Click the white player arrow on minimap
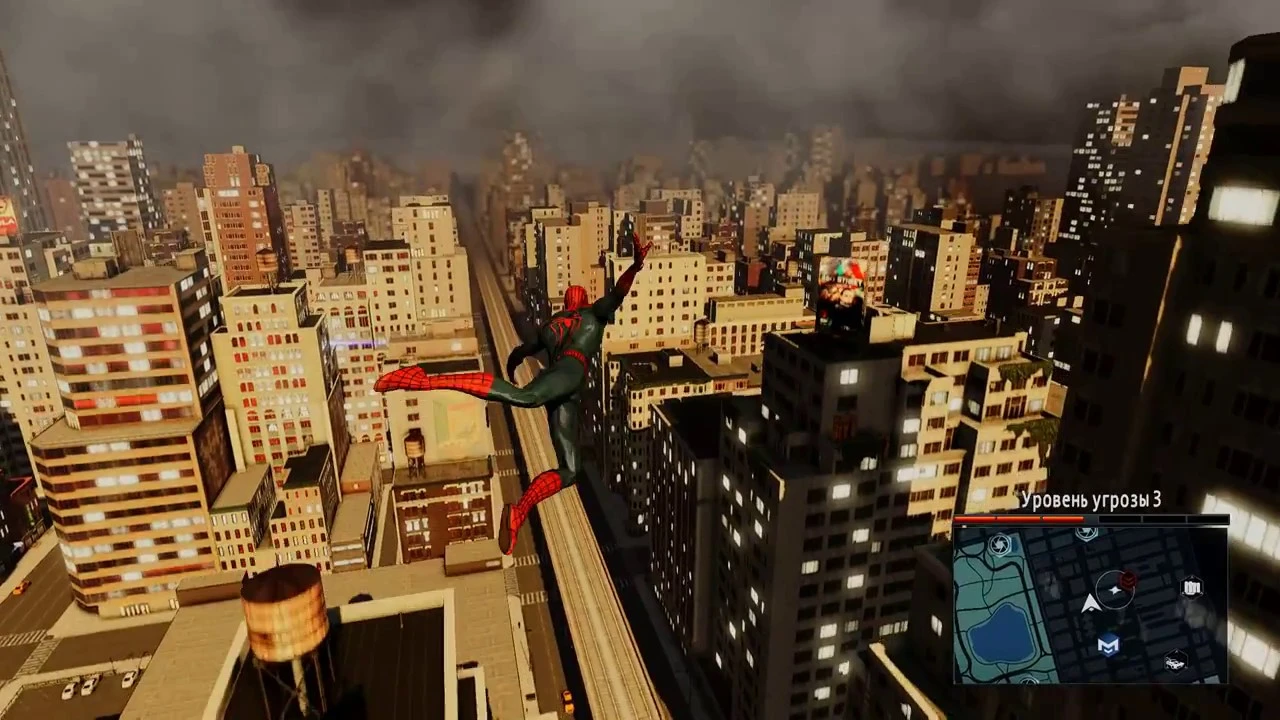1280x720 pixels. [x=1091, y=603]
